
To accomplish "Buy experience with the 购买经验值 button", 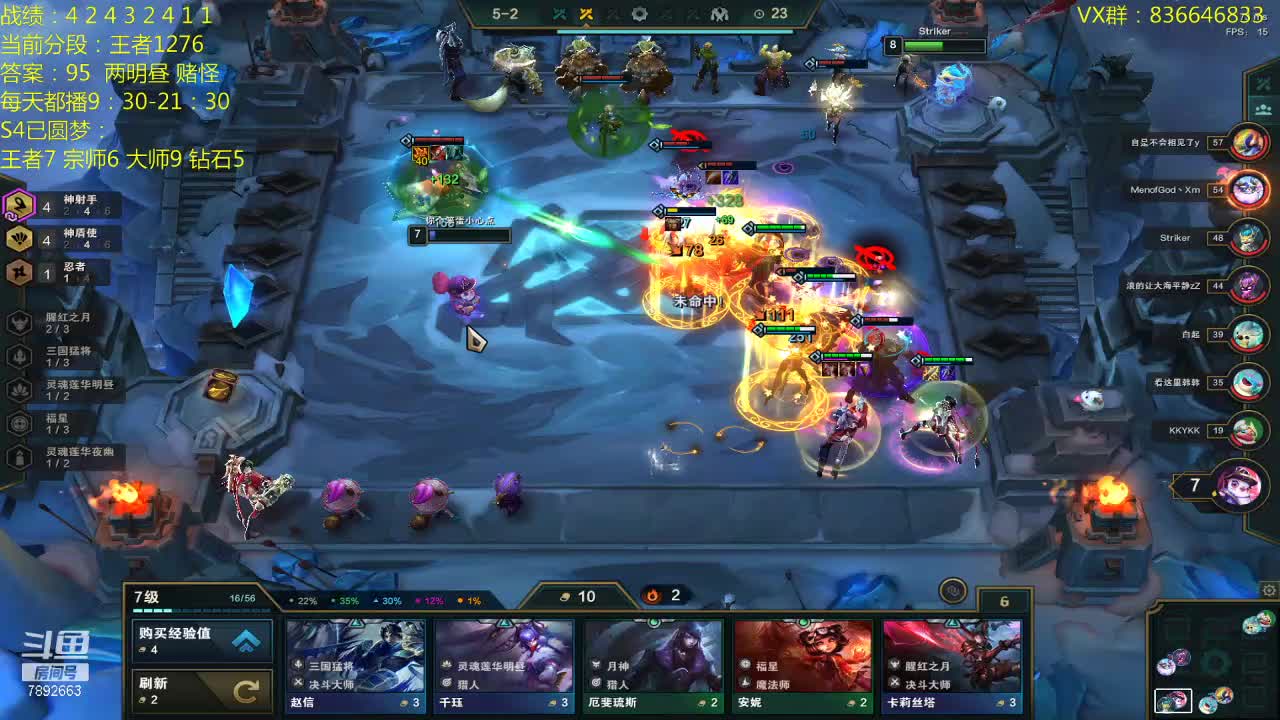I will point(202,641).
